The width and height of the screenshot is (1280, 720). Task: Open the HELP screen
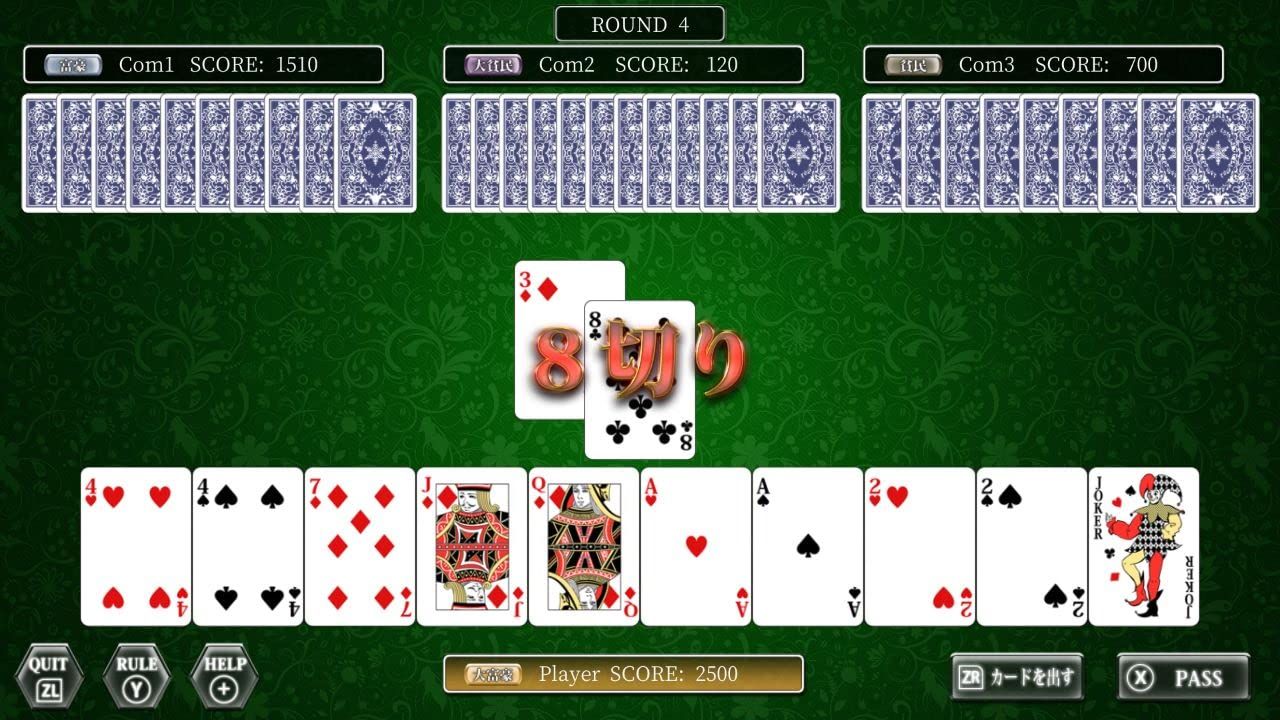click(x=224, y=676)
